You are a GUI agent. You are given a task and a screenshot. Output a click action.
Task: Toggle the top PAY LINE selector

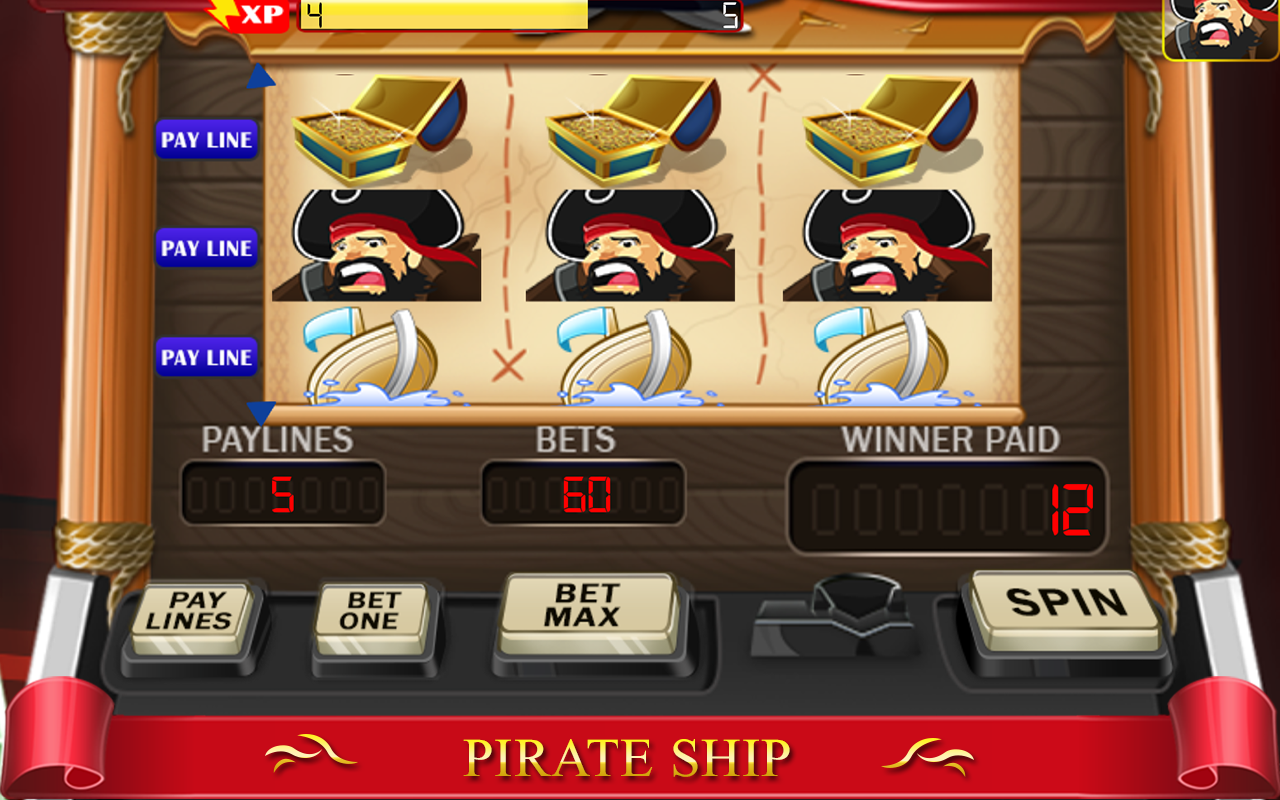click(x=206, y=140)
